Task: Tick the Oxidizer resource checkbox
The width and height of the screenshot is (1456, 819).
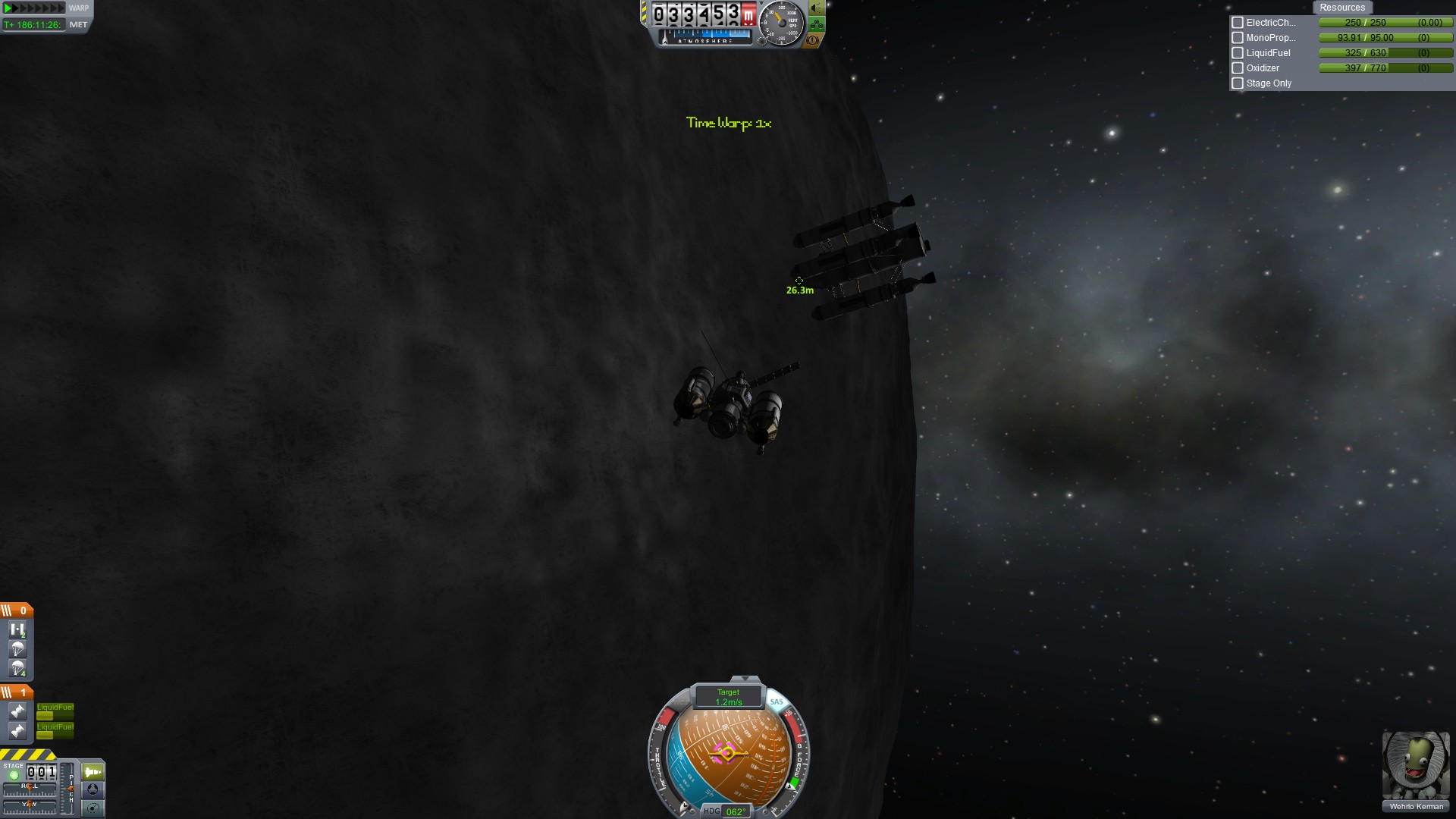Action: click(x=1238, y=68)
